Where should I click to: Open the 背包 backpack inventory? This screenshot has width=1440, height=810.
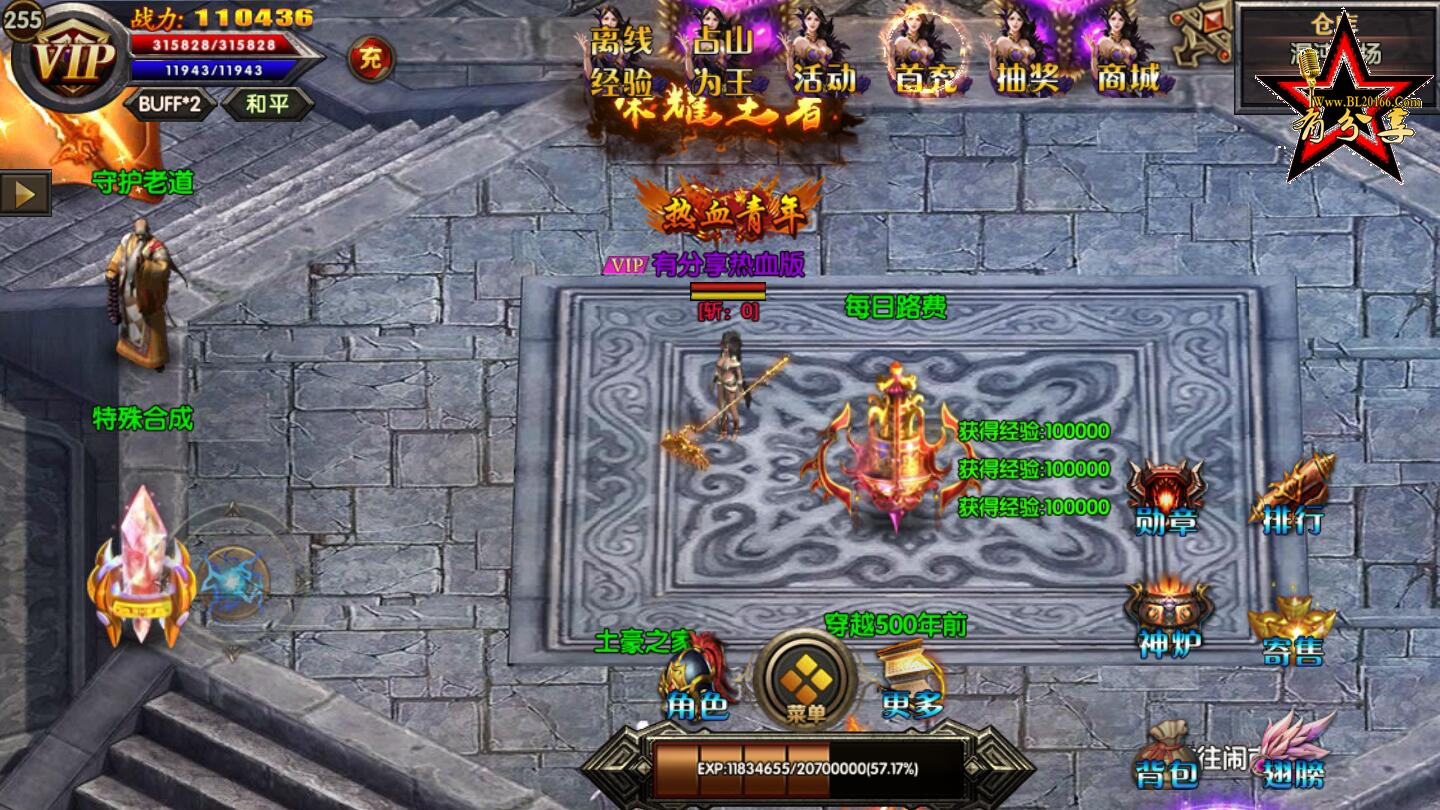point(1166,755)
